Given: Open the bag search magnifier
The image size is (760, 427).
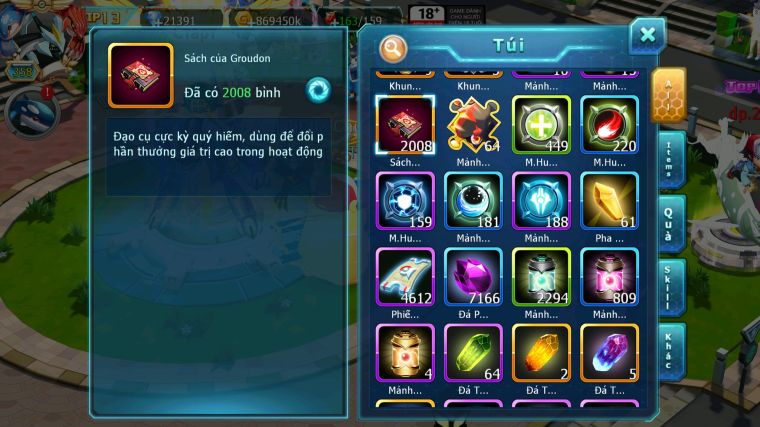Looking at the screenshot, I should pyautogui.click(x=394, y=47).
